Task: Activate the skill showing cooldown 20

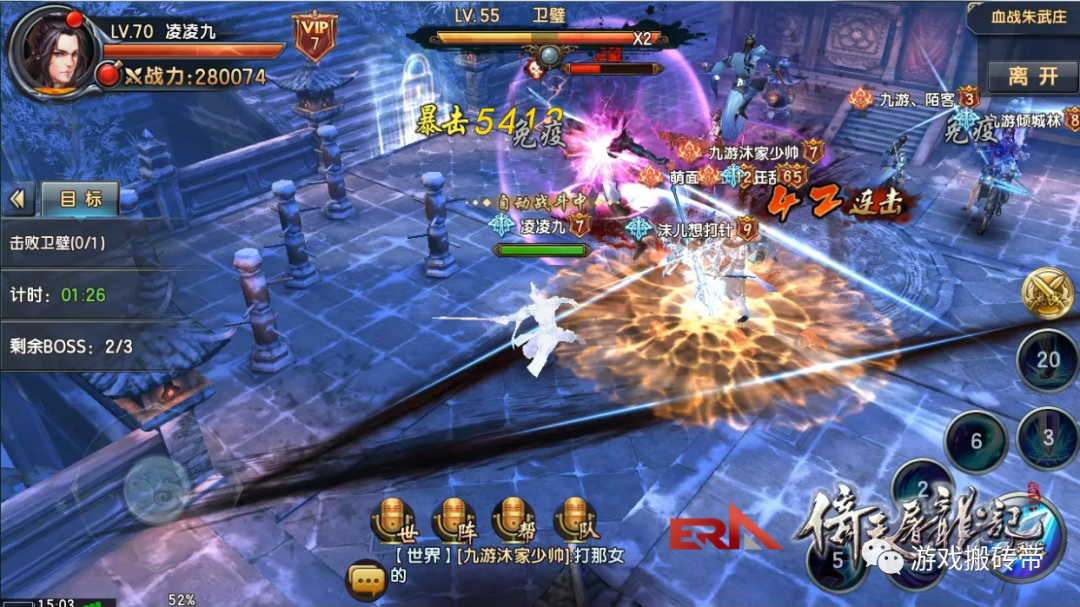Action: click(1047, 360)
